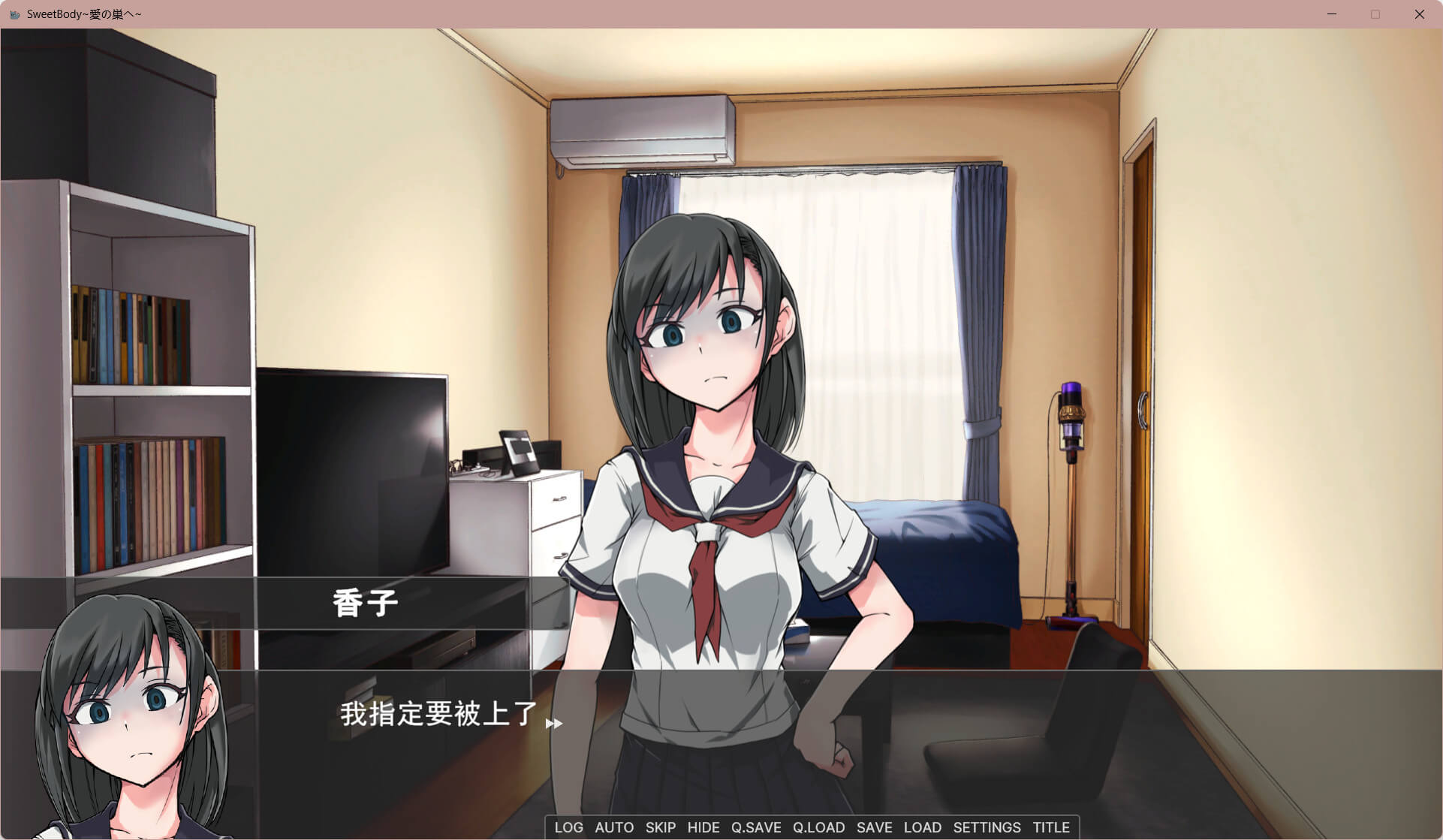This screenshot has width=1443, height=840.
Task: Minimize the game window
Action: tap(1332, 14)
